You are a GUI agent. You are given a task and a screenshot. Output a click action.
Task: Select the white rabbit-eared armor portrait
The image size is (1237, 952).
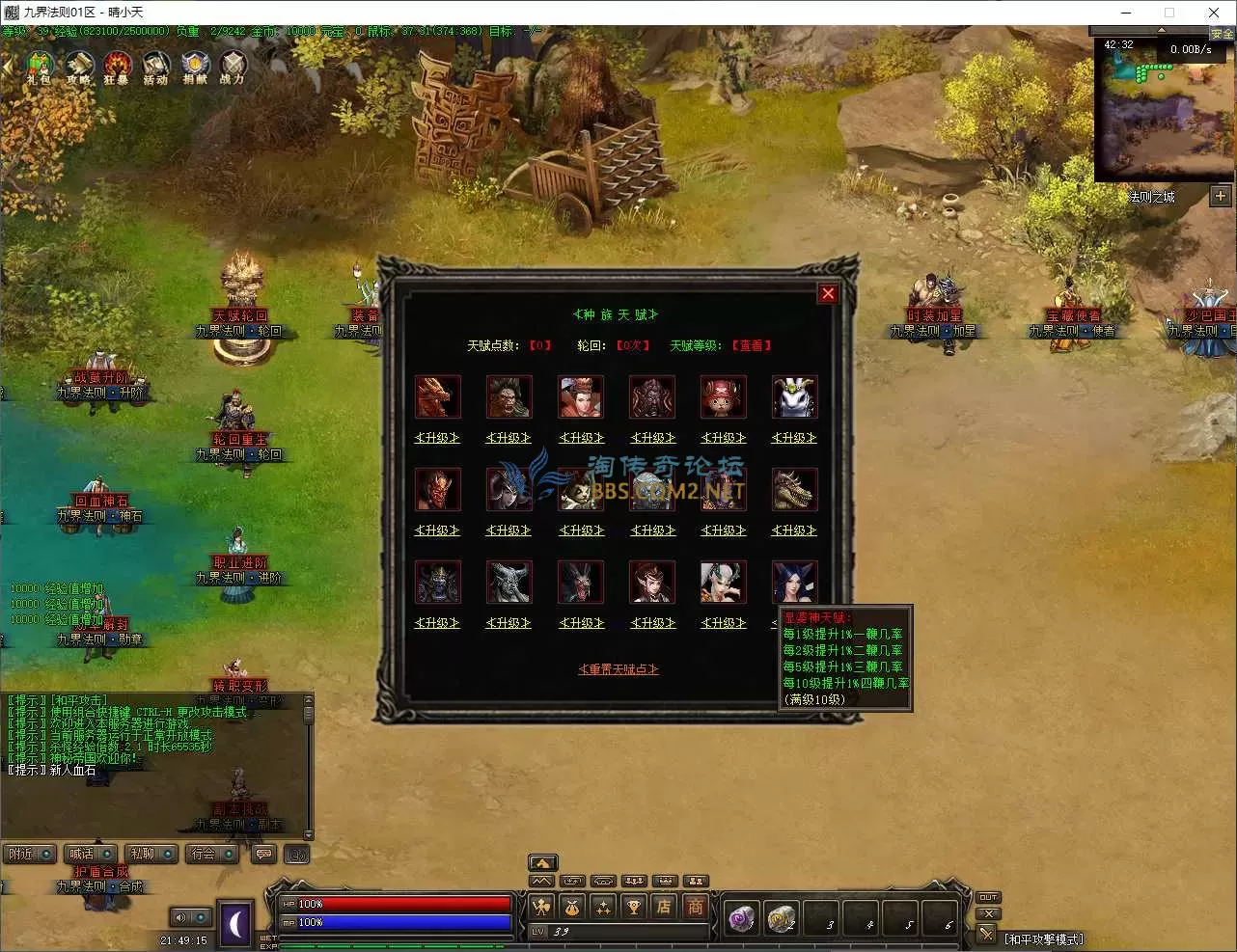[x=795, y=396]
